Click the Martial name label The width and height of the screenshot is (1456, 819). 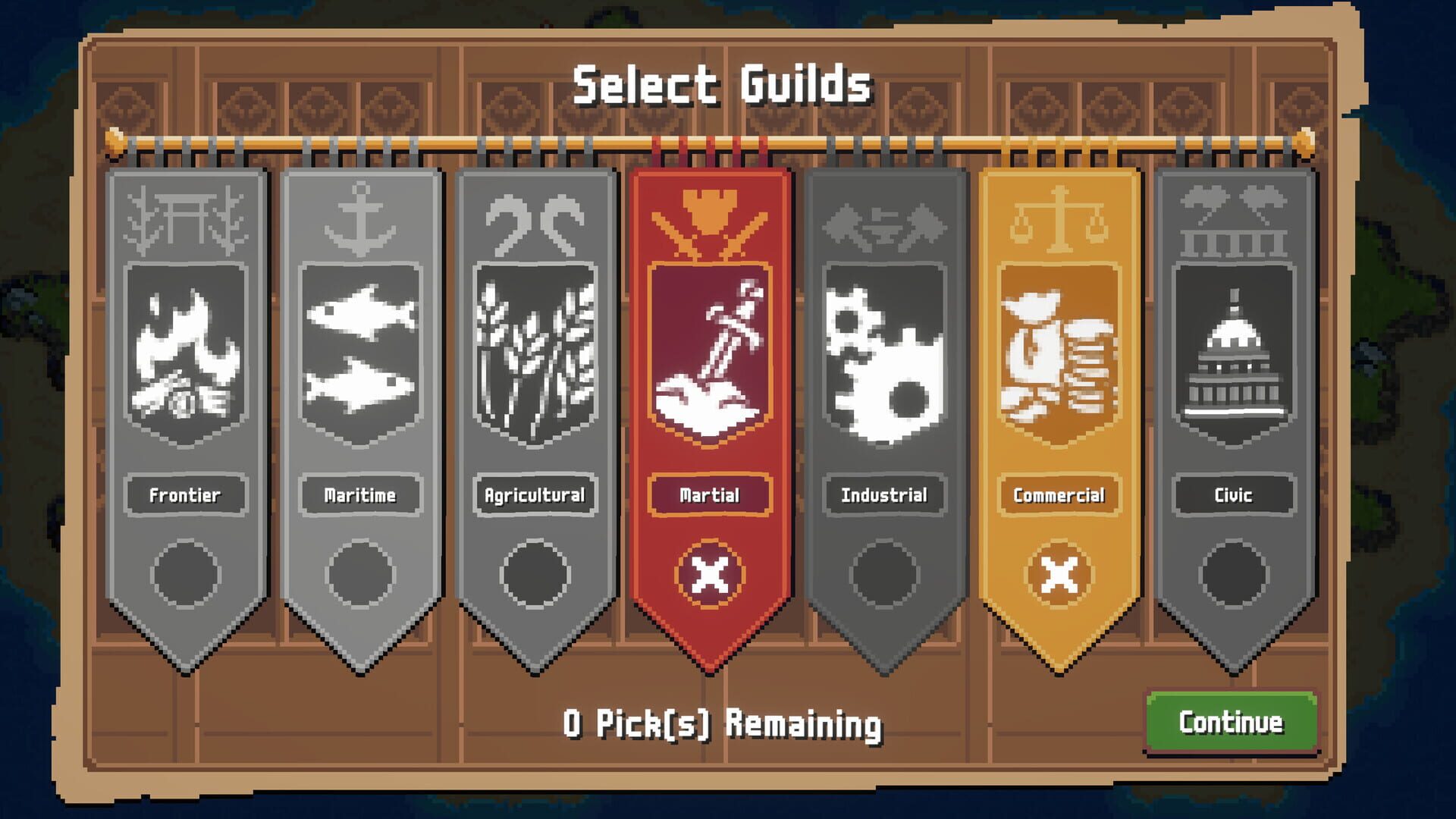pos(709,494)
